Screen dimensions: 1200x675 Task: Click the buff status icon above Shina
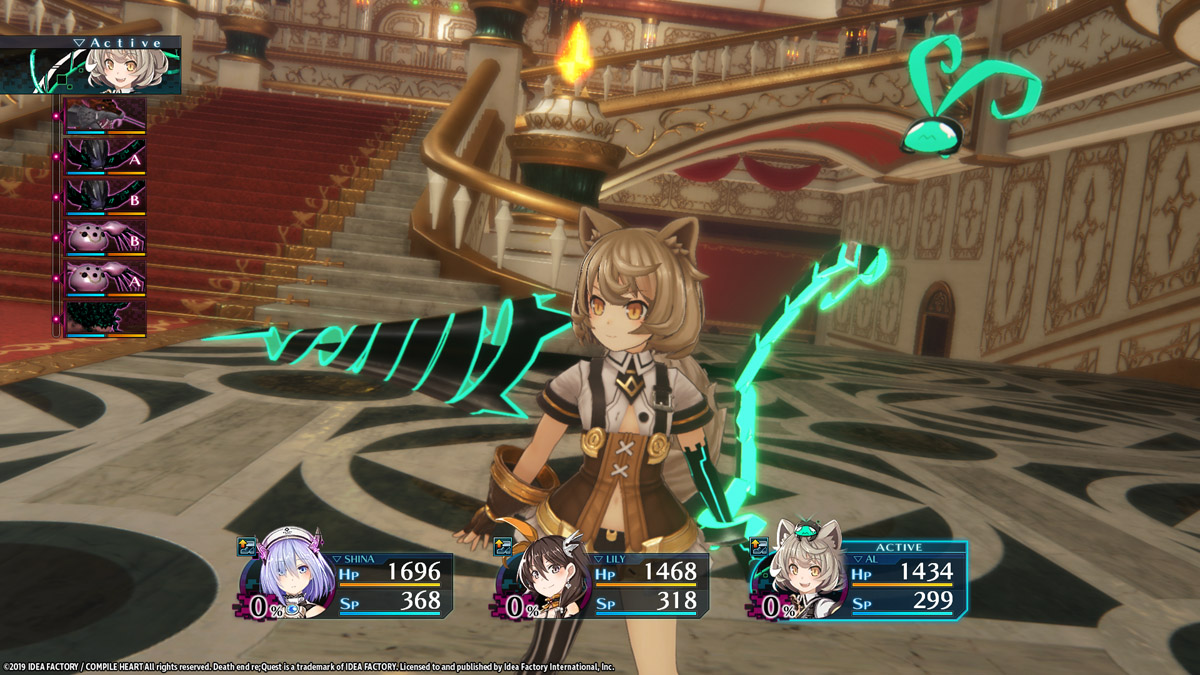(247, 546)
